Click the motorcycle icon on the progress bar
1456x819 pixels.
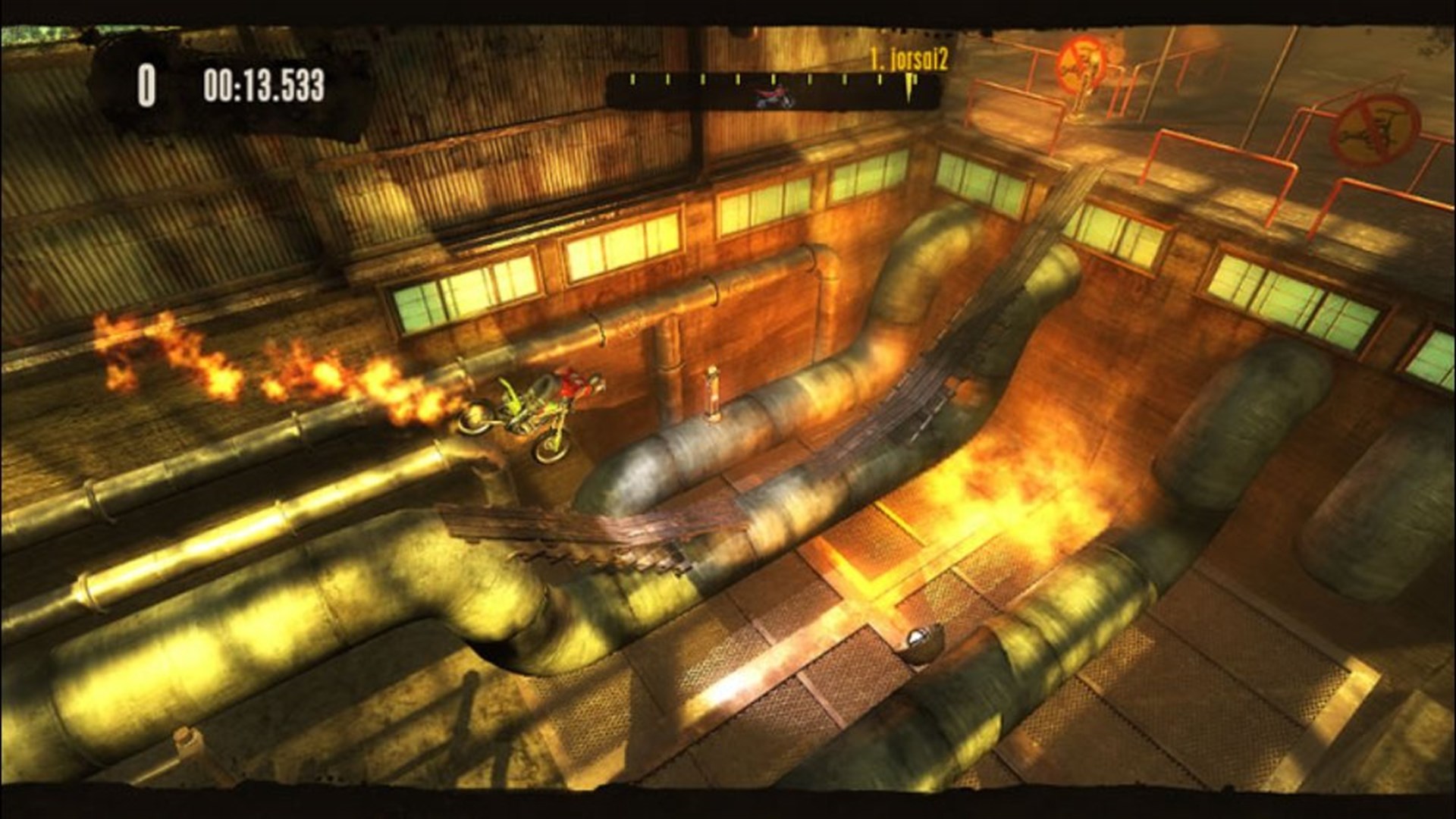click(775, 97)
